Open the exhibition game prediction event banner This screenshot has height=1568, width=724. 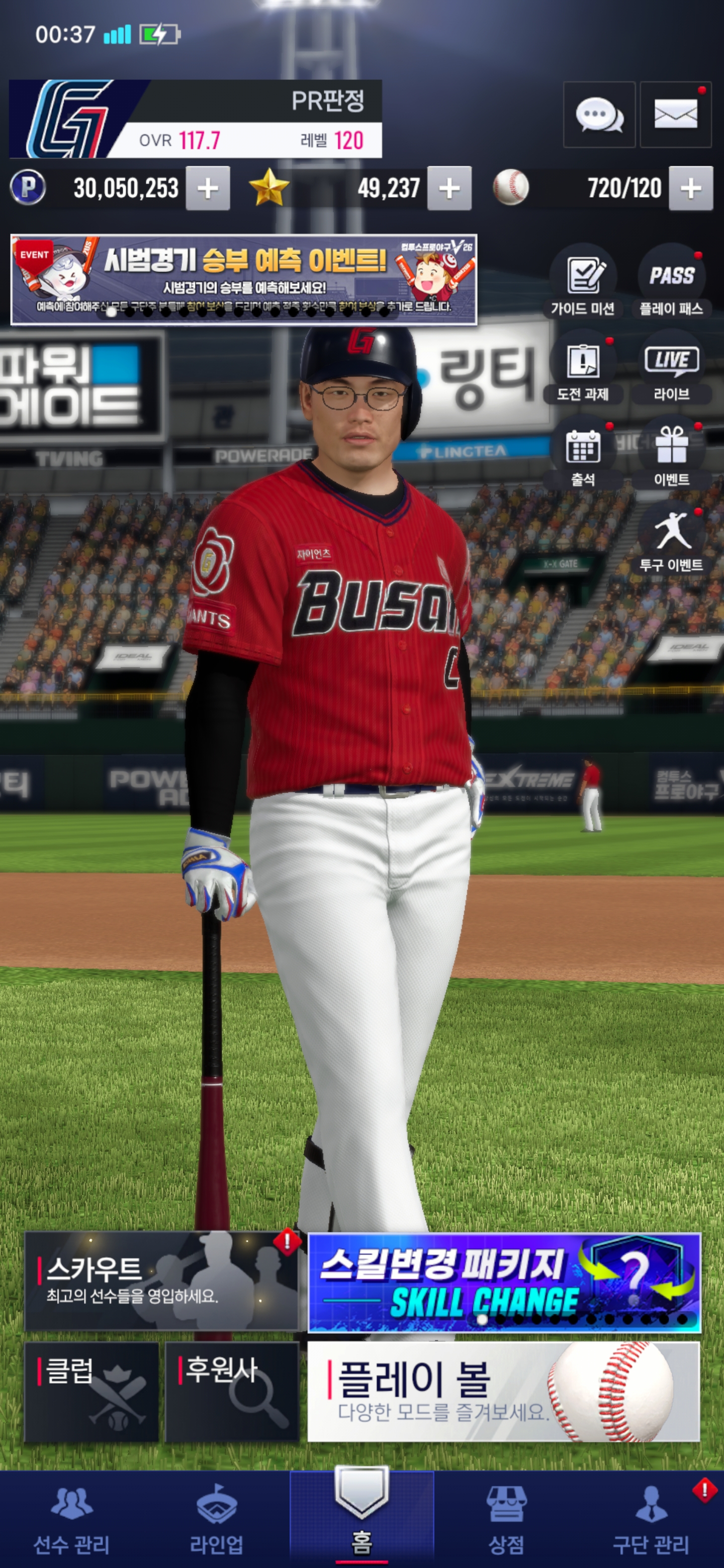click(243, 279)
